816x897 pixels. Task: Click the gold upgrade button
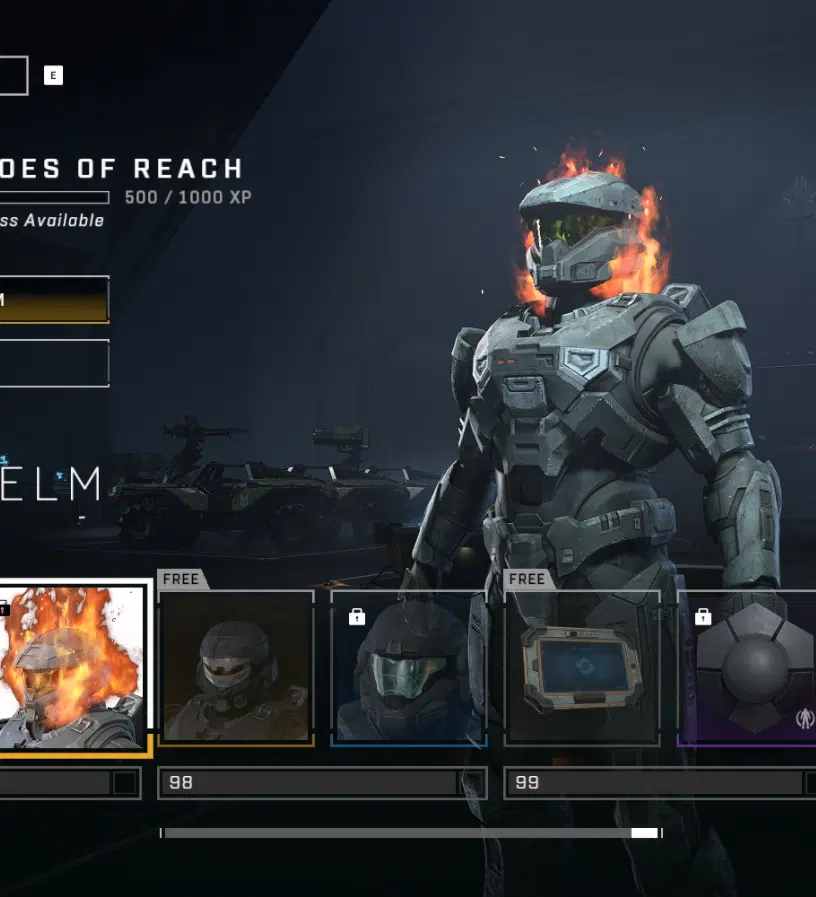pyautogui.click(x=54, y=300)
